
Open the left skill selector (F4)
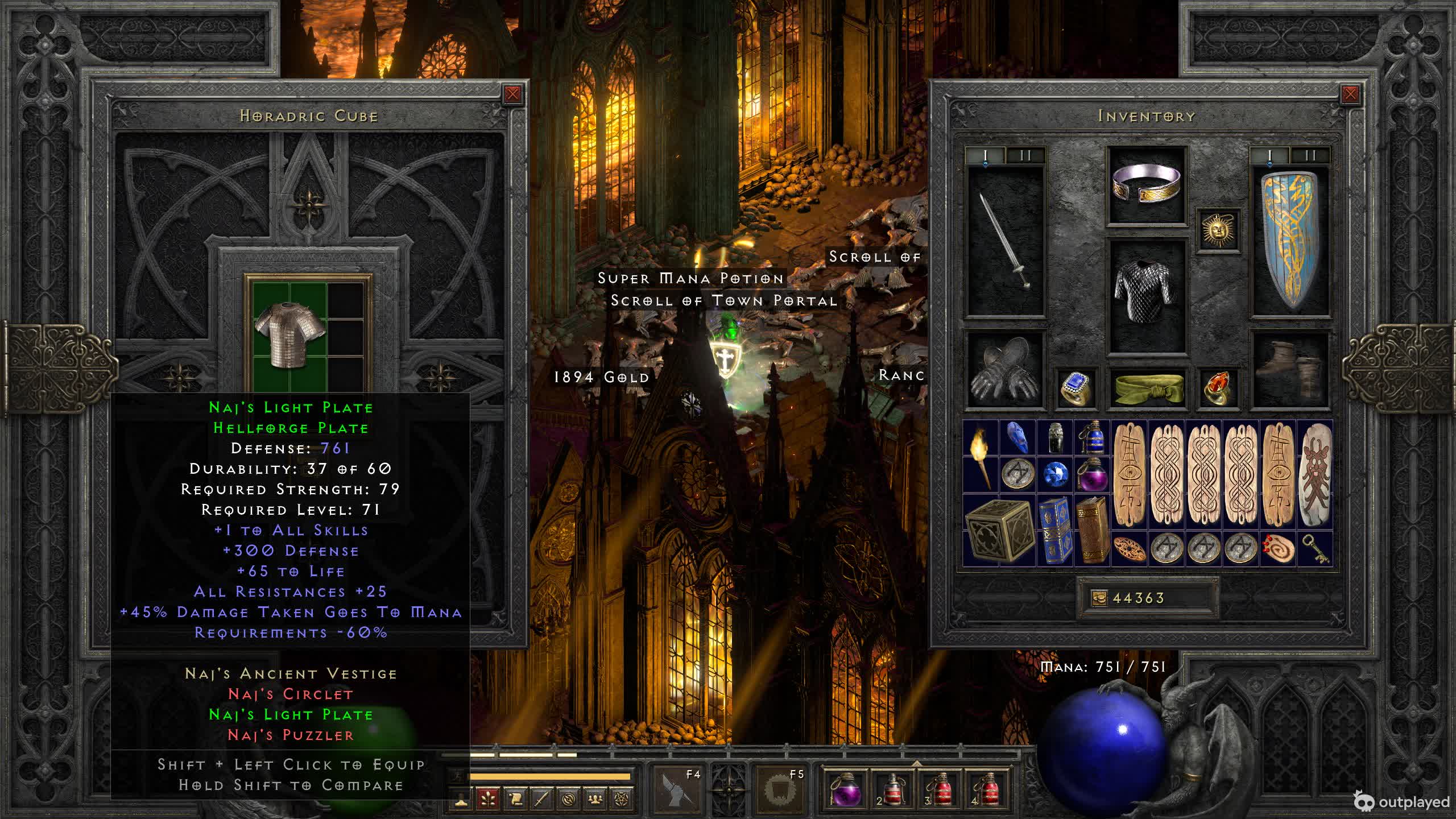coord(677,789)
